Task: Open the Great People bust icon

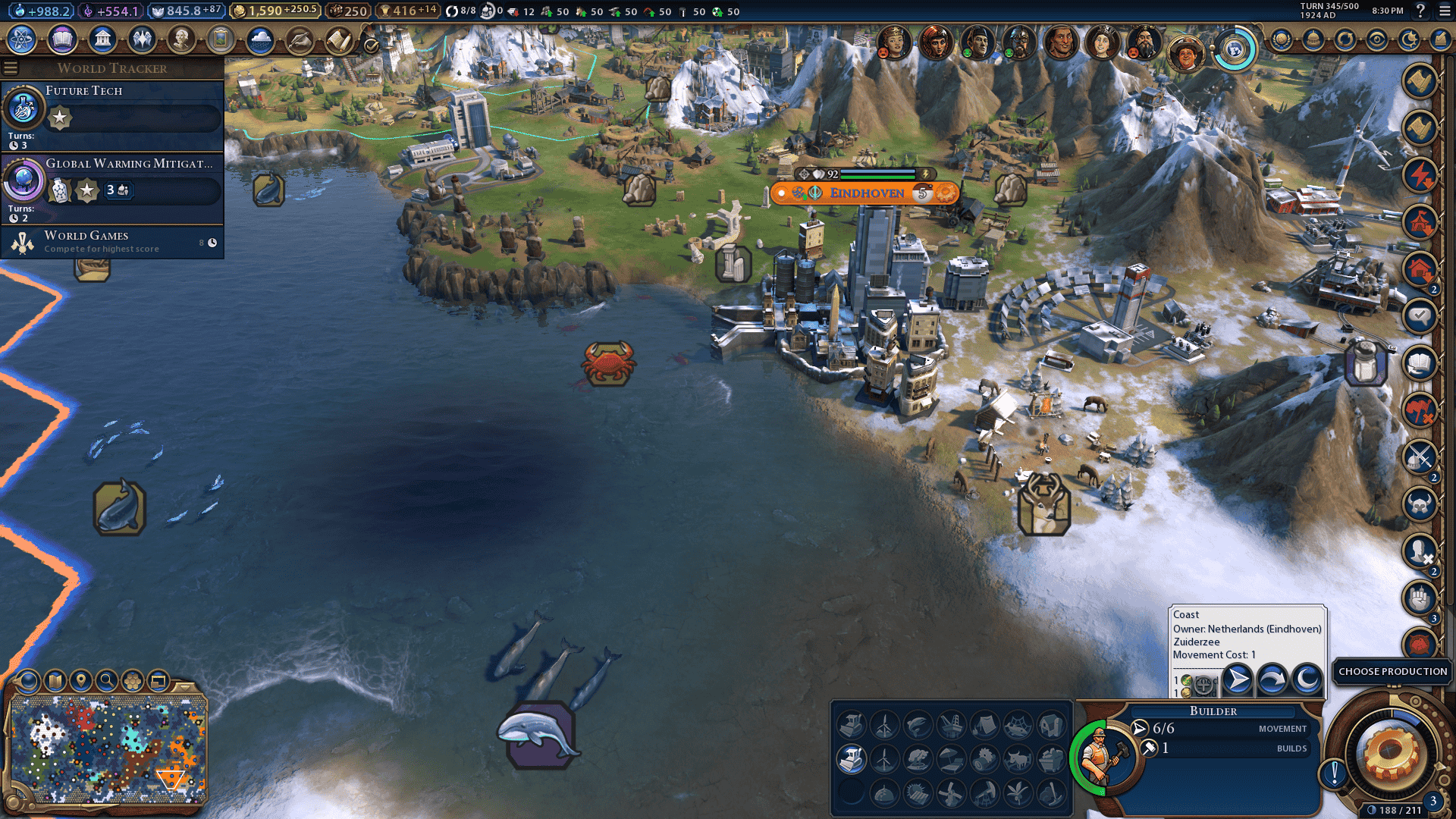Action: (181, 39)
